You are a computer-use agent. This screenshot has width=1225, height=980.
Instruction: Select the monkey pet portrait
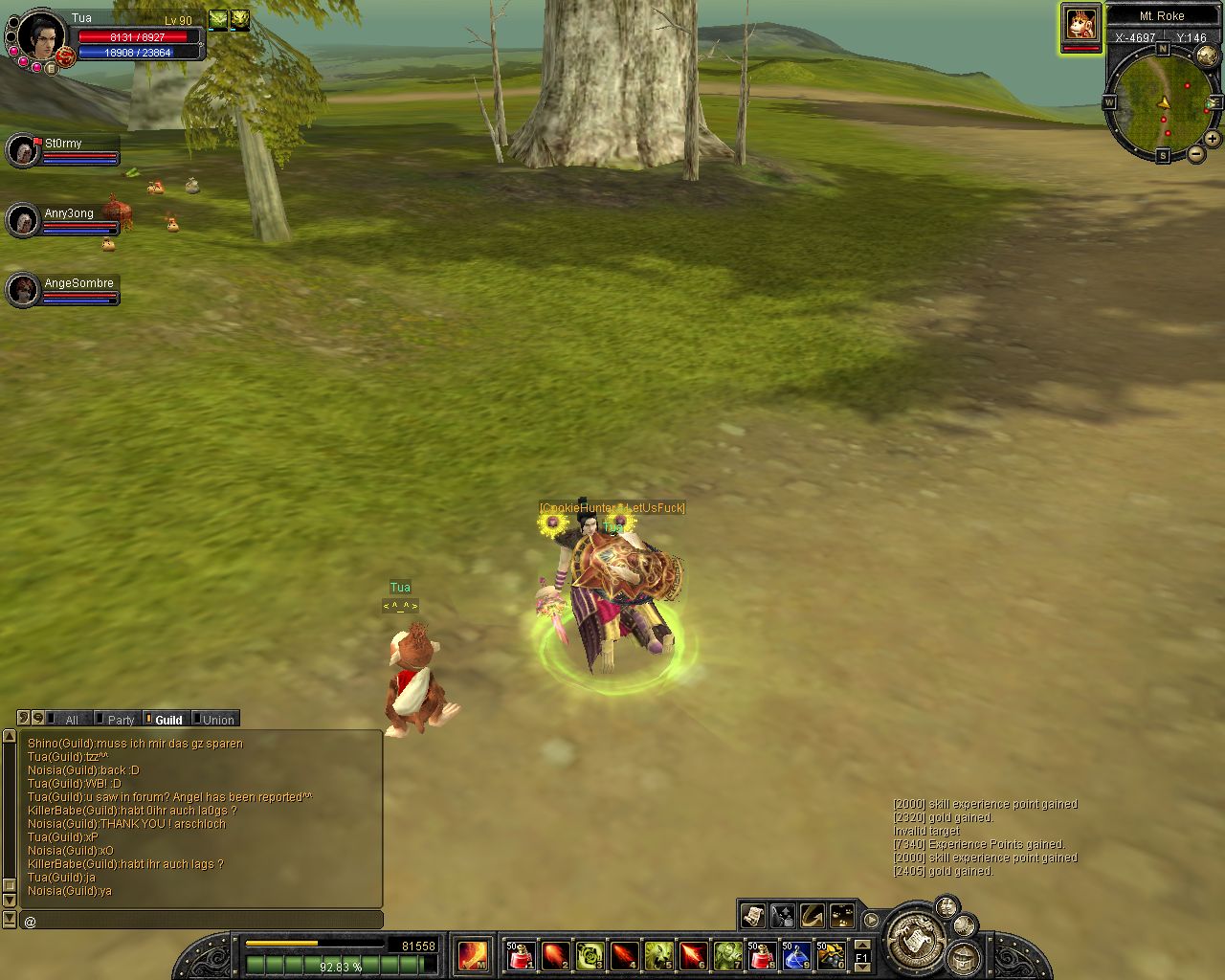pos(1081,24)
